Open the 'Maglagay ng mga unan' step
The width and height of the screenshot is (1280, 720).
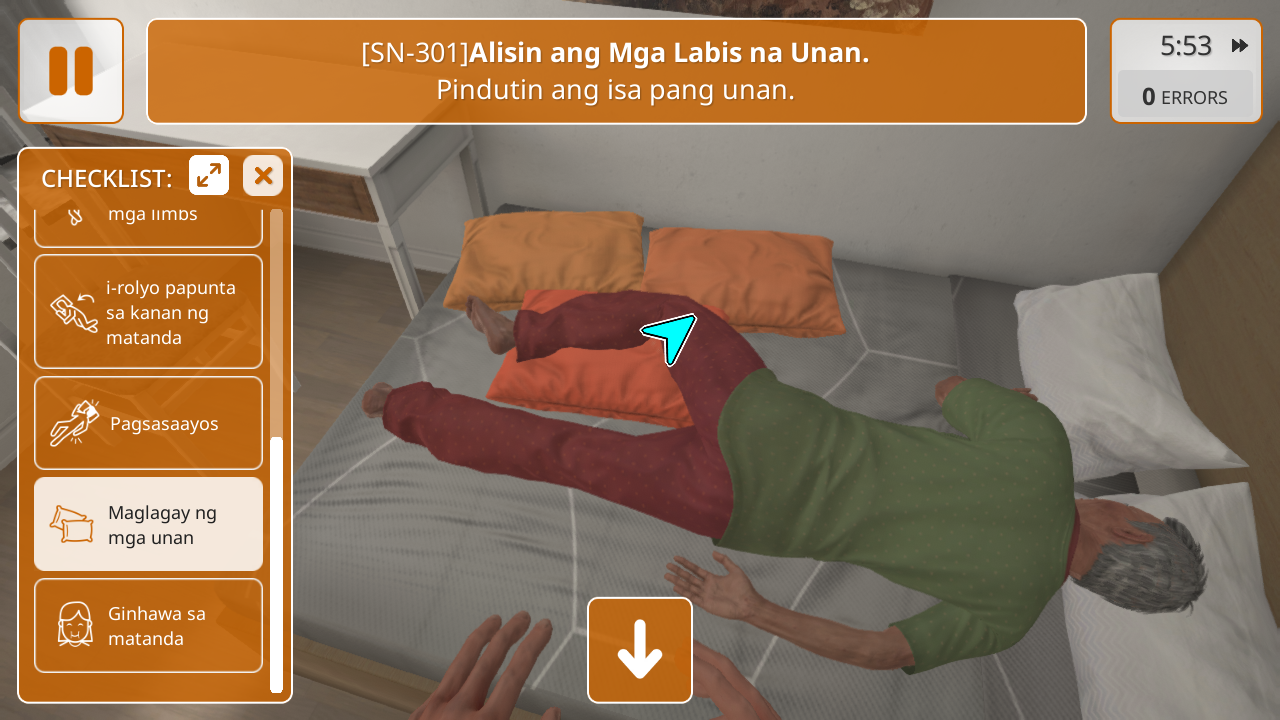(149, 524)
